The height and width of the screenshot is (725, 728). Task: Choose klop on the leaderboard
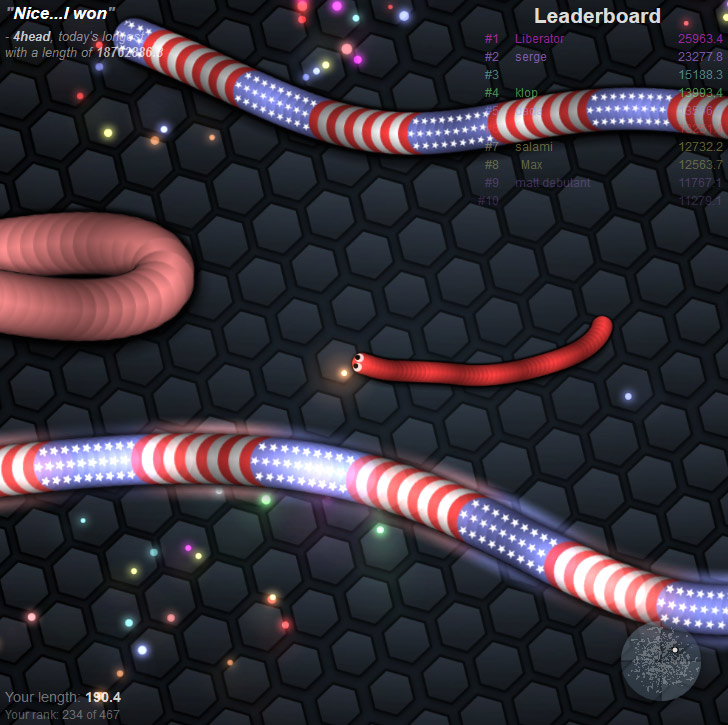pyautogui.click(x=527, y=93)
